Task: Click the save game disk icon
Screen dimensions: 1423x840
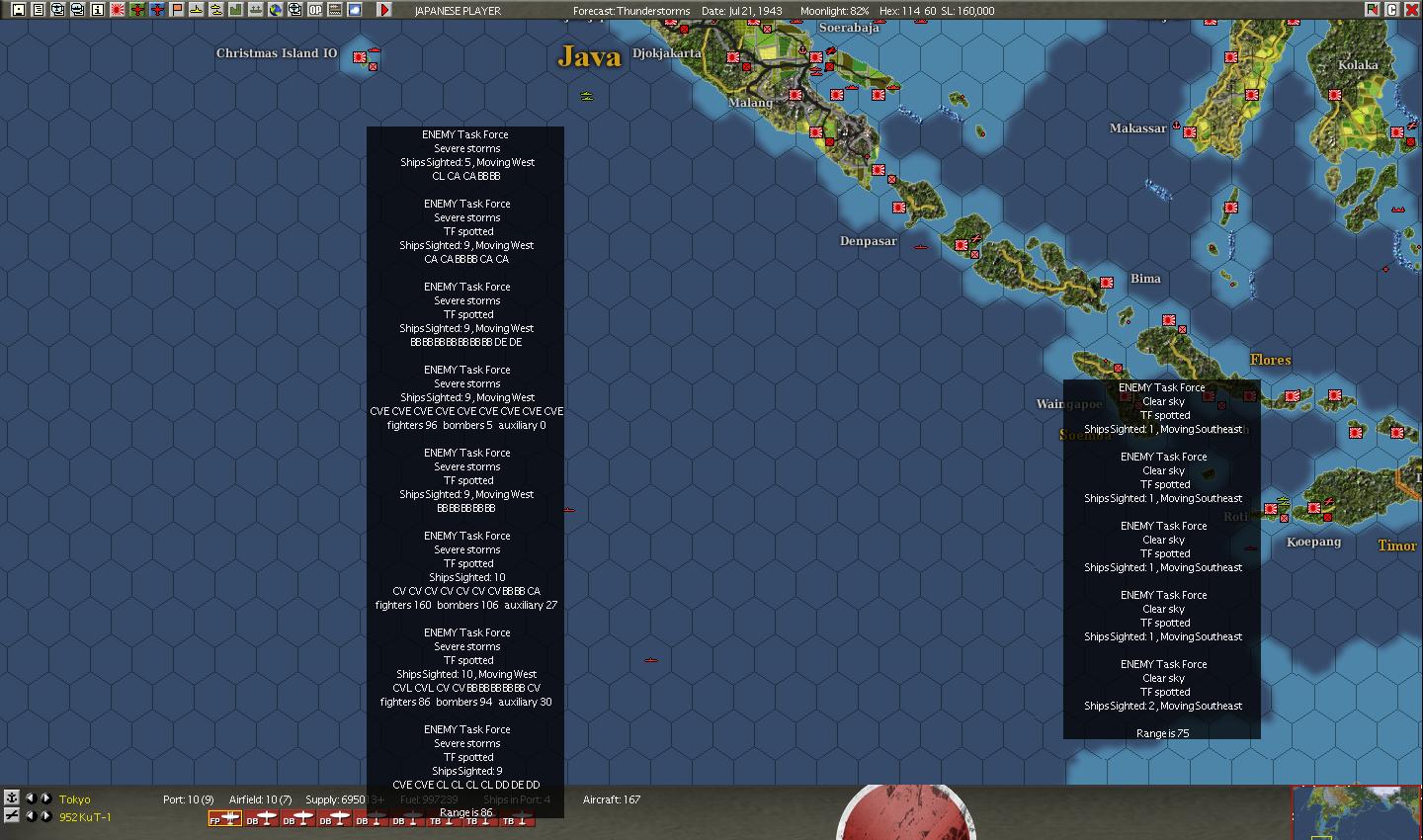Action: tap(18, 9)
